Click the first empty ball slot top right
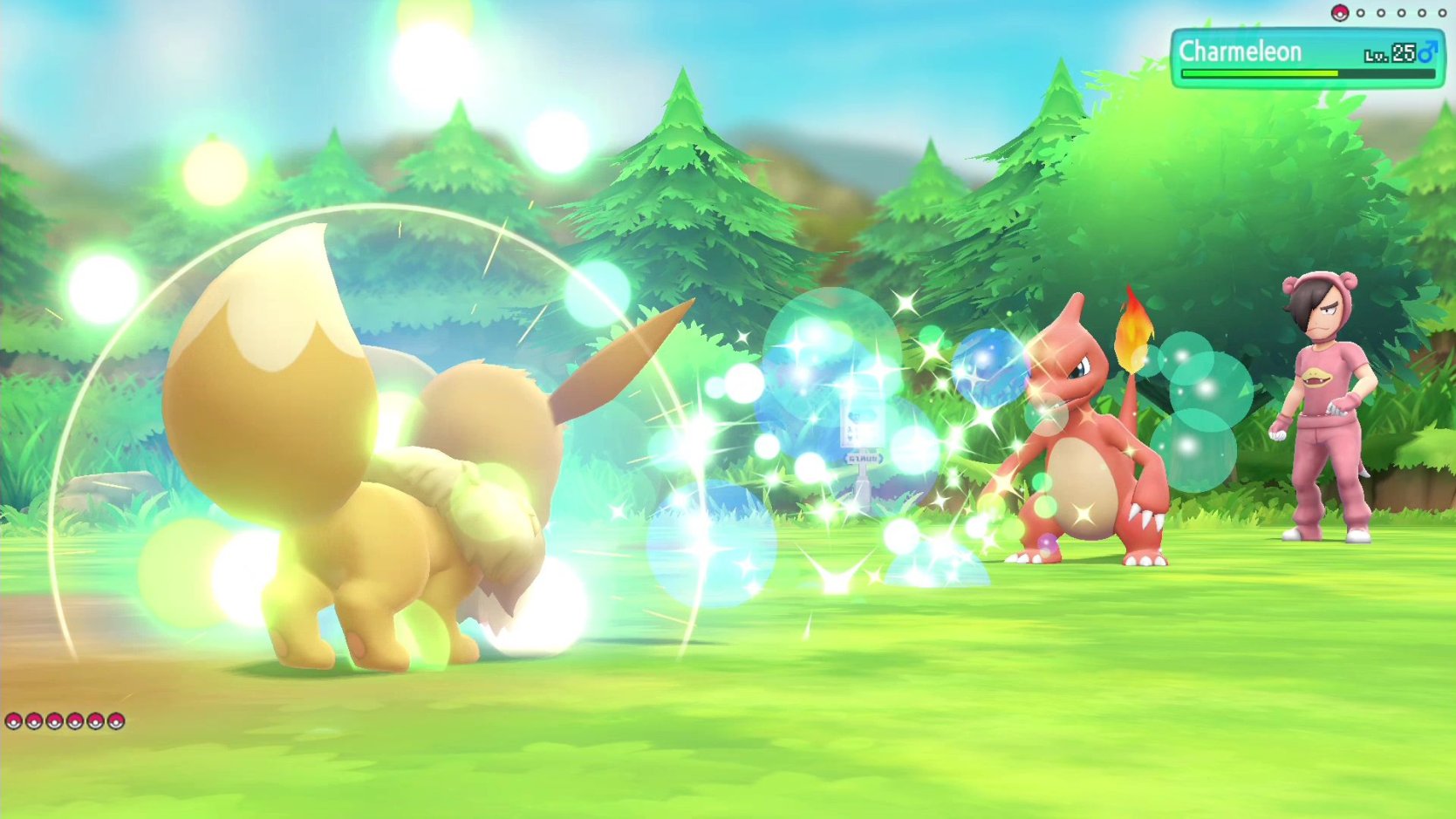 (1361, 13)
